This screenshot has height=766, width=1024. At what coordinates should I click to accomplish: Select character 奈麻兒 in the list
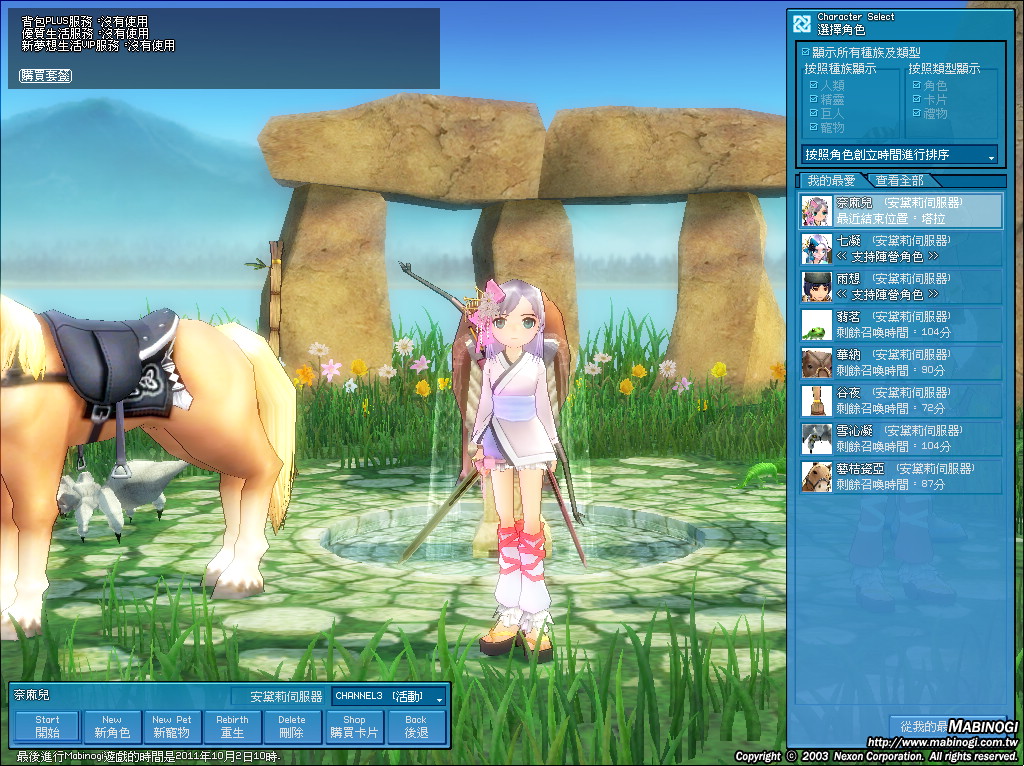pyautogui.click(x=901, y=211)
